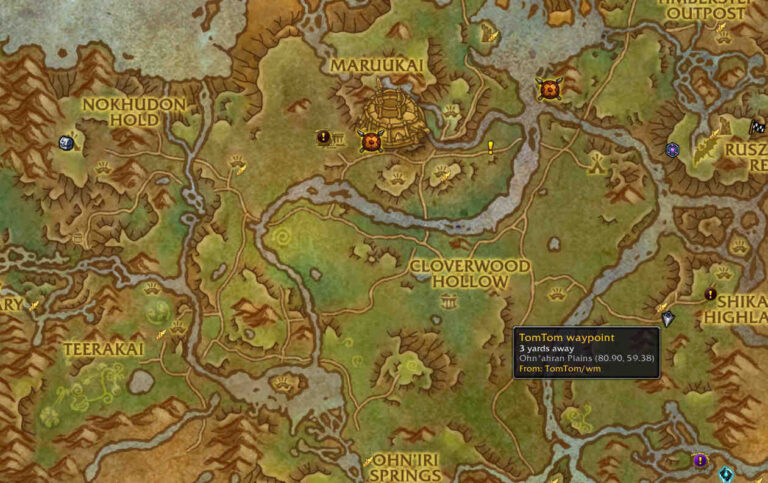The width and height of the screenshot is (768, 483).
Task: Select the yellow exclamation quest marker
Action: coord(491,149)
